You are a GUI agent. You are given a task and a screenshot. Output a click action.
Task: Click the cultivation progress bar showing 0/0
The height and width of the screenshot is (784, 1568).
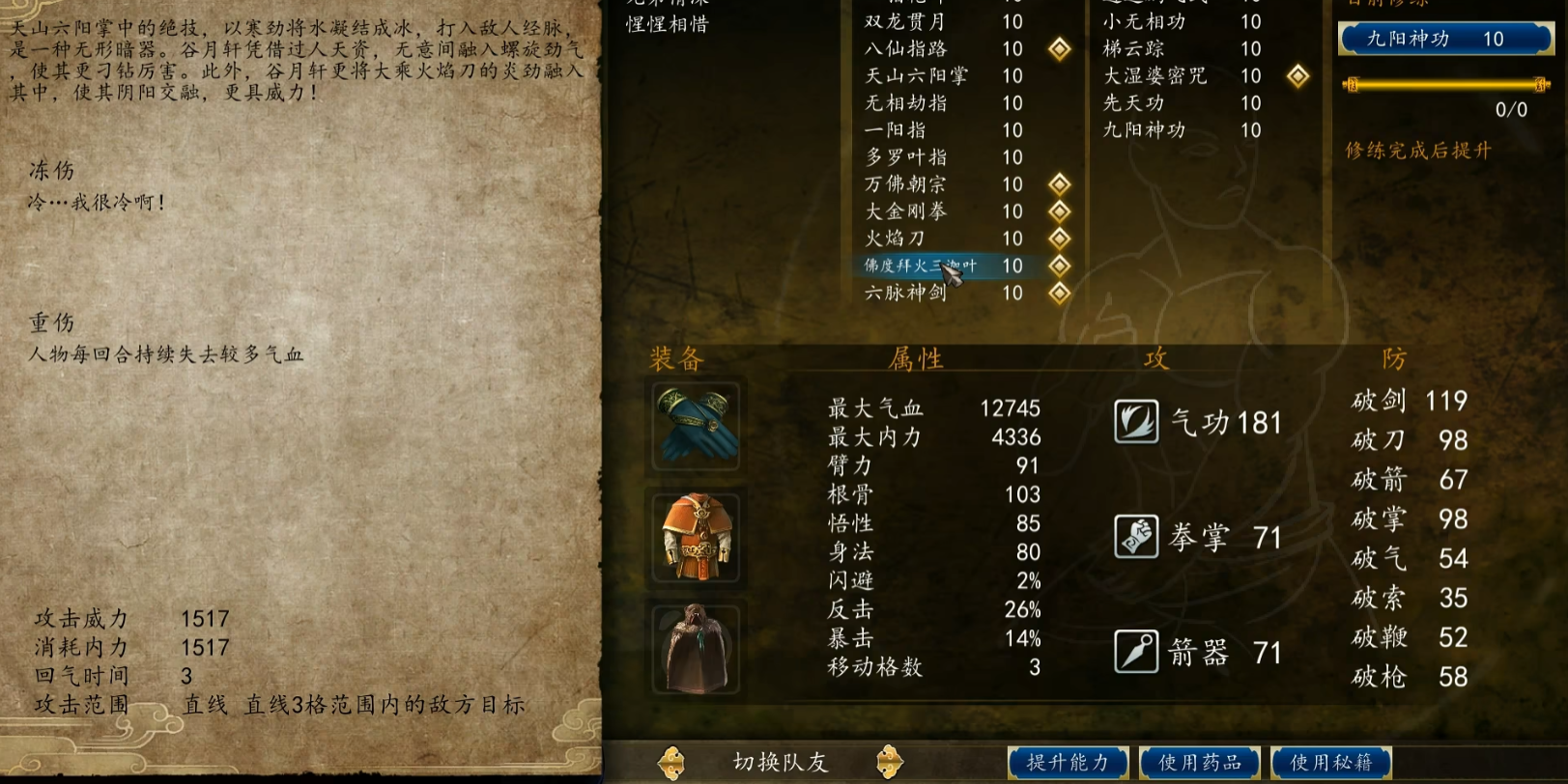1445,87
